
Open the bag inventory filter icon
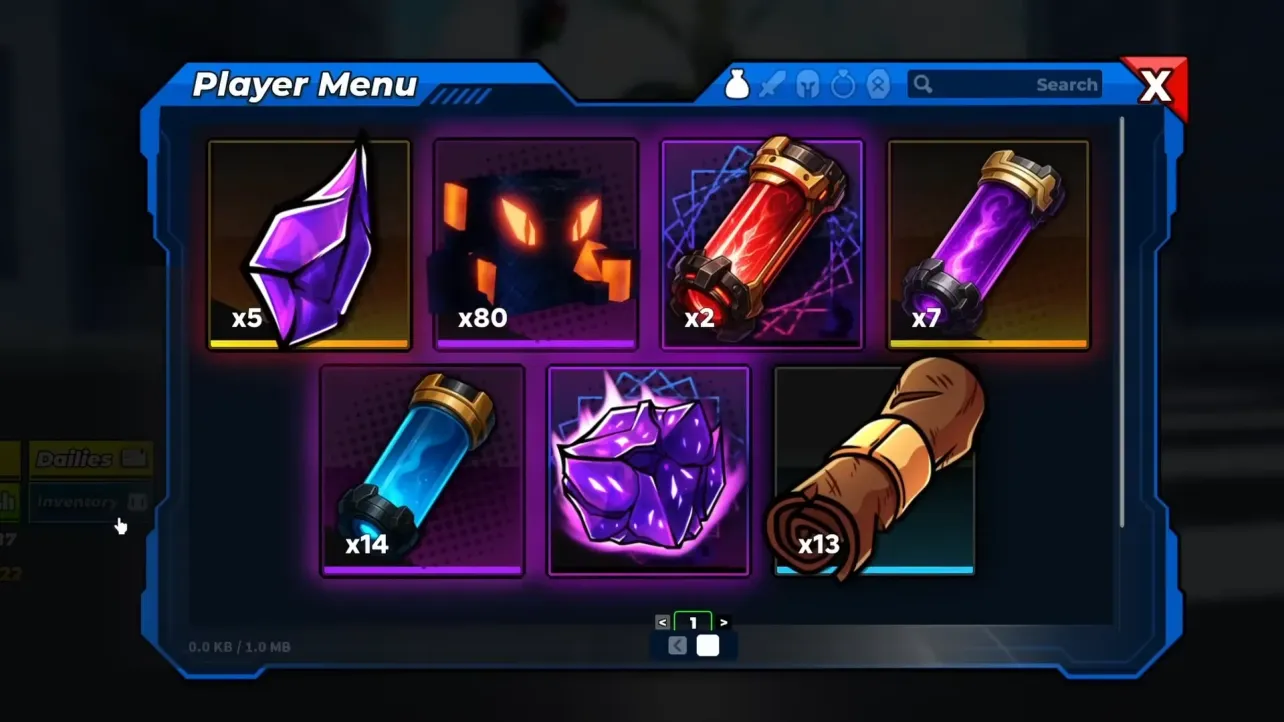(x=737, y=84)
